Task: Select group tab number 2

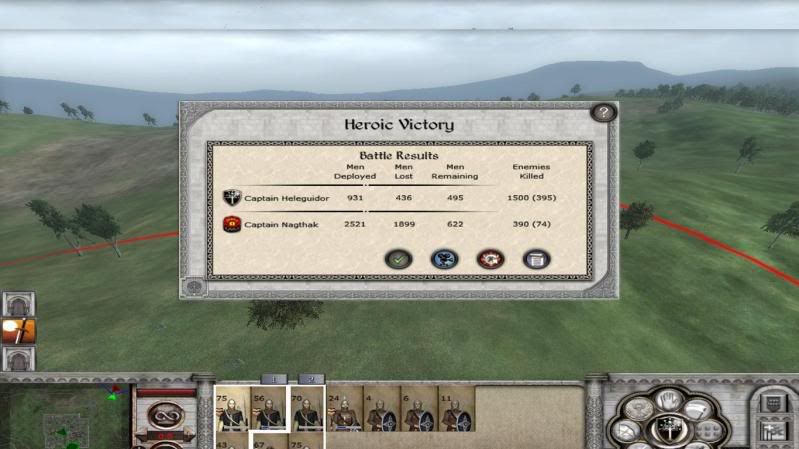Action: click(x=311, y=379)
